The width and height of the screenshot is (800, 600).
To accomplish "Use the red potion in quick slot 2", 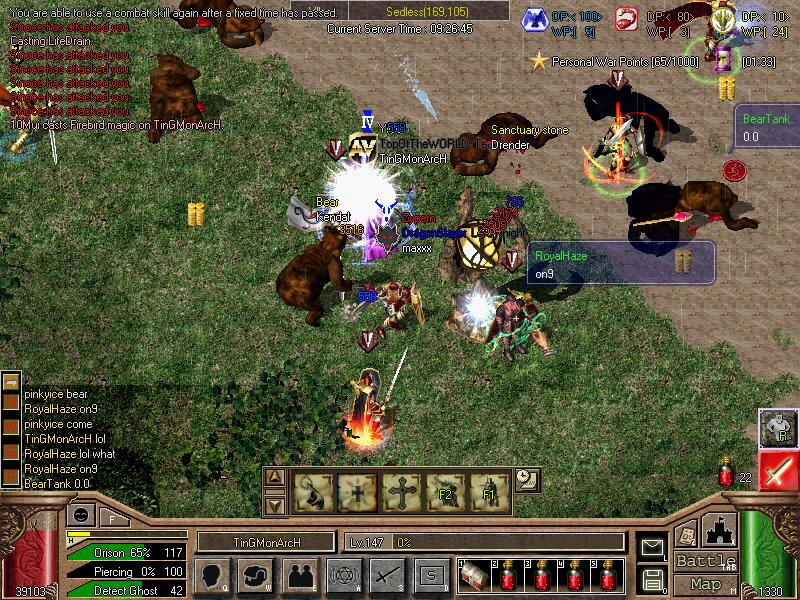I will (x=509, y=576).
